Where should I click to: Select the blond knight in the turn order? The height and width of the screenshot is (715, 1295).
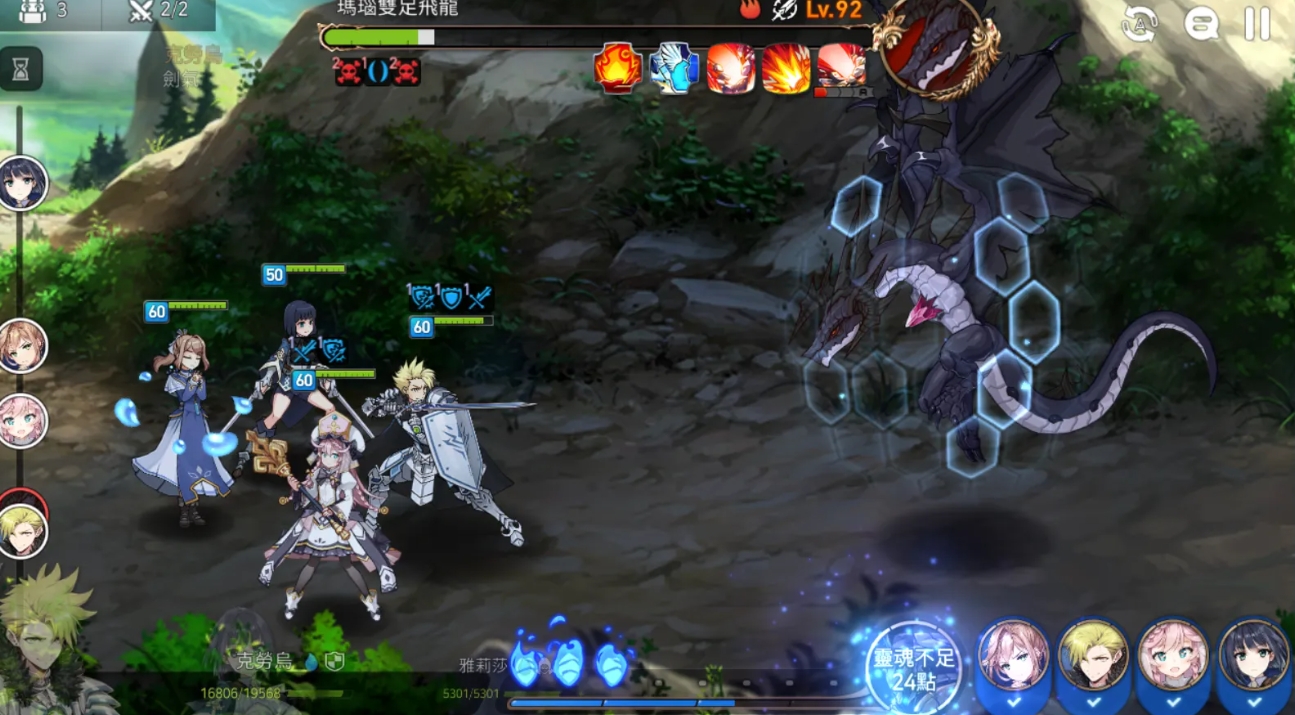tap(22, 531)
